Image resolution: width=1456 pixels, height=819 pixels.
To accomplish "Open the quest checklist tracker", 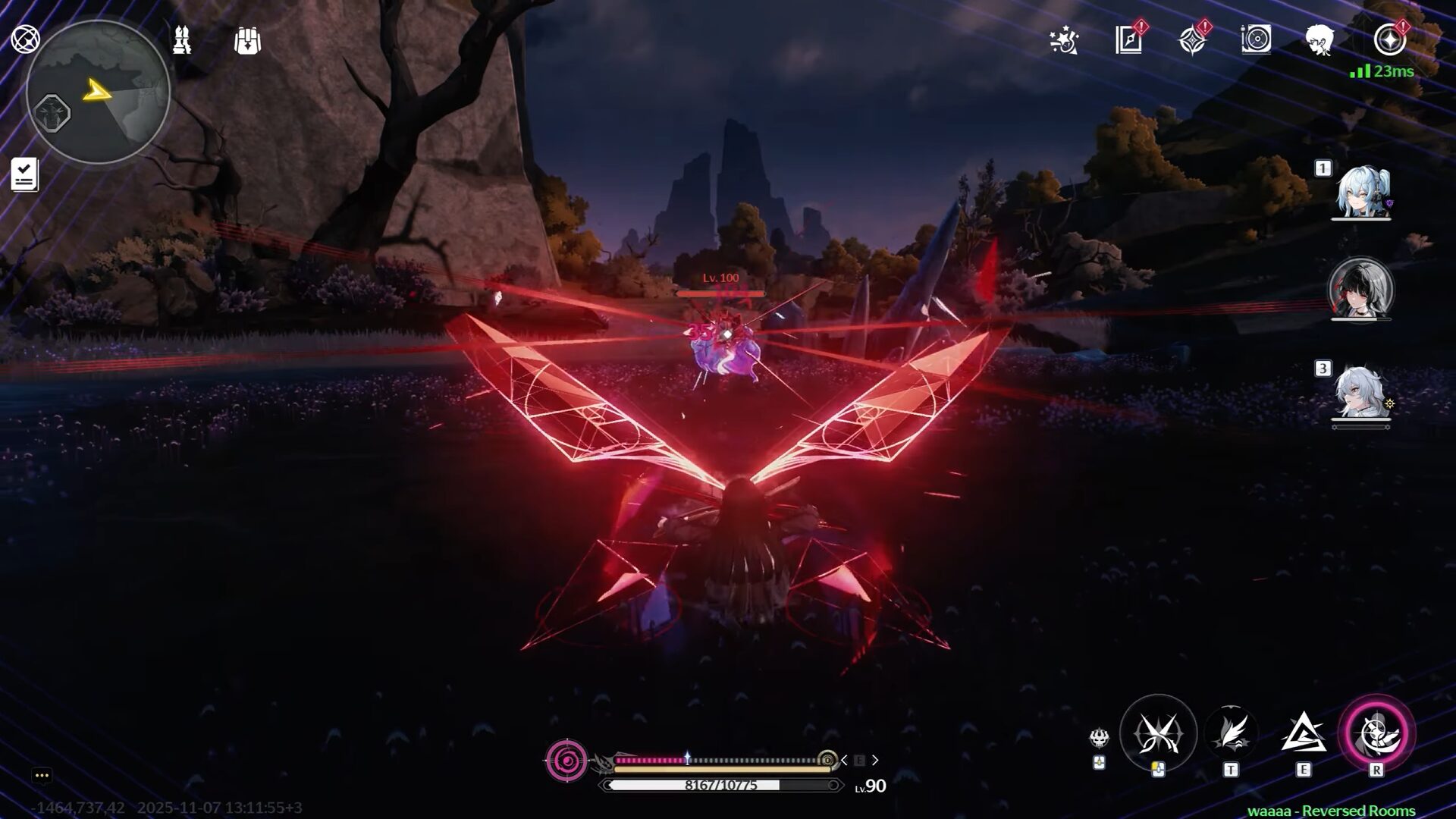I will (x=24, y=174).
